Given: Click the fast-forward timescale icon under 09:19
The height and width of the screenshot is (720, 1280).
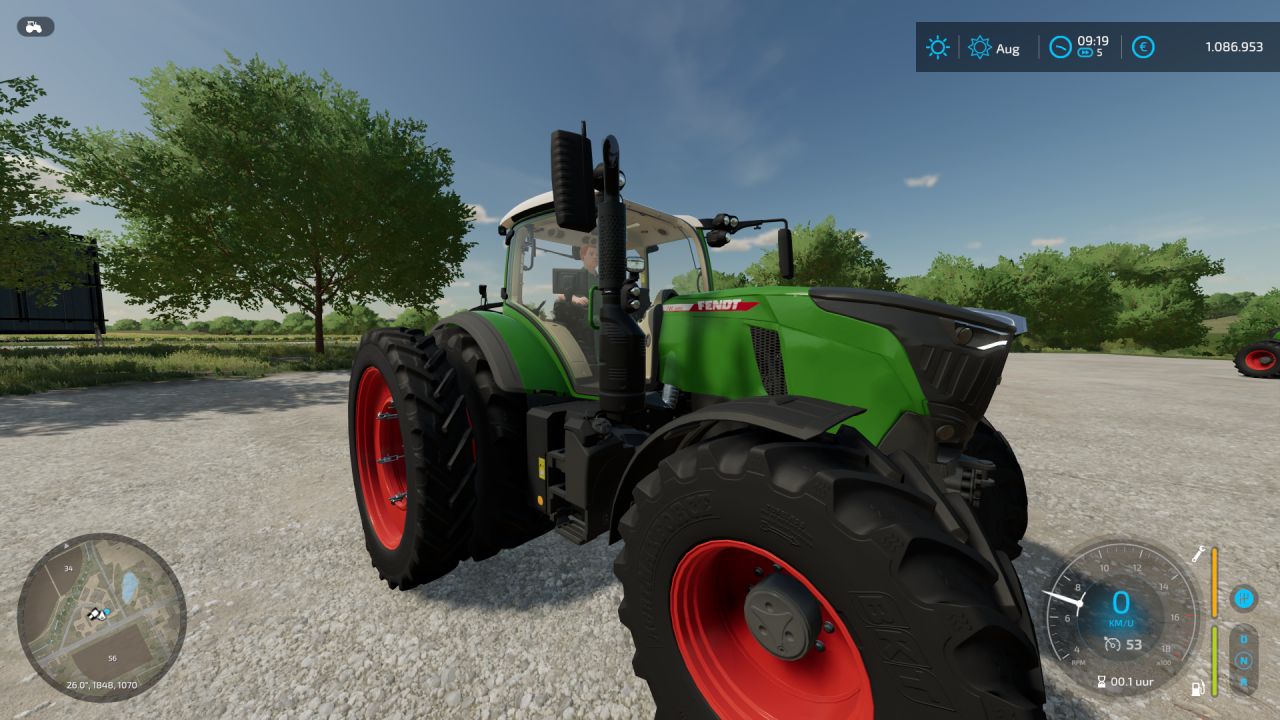Looking at the screenshot, I should (1085, 53).
